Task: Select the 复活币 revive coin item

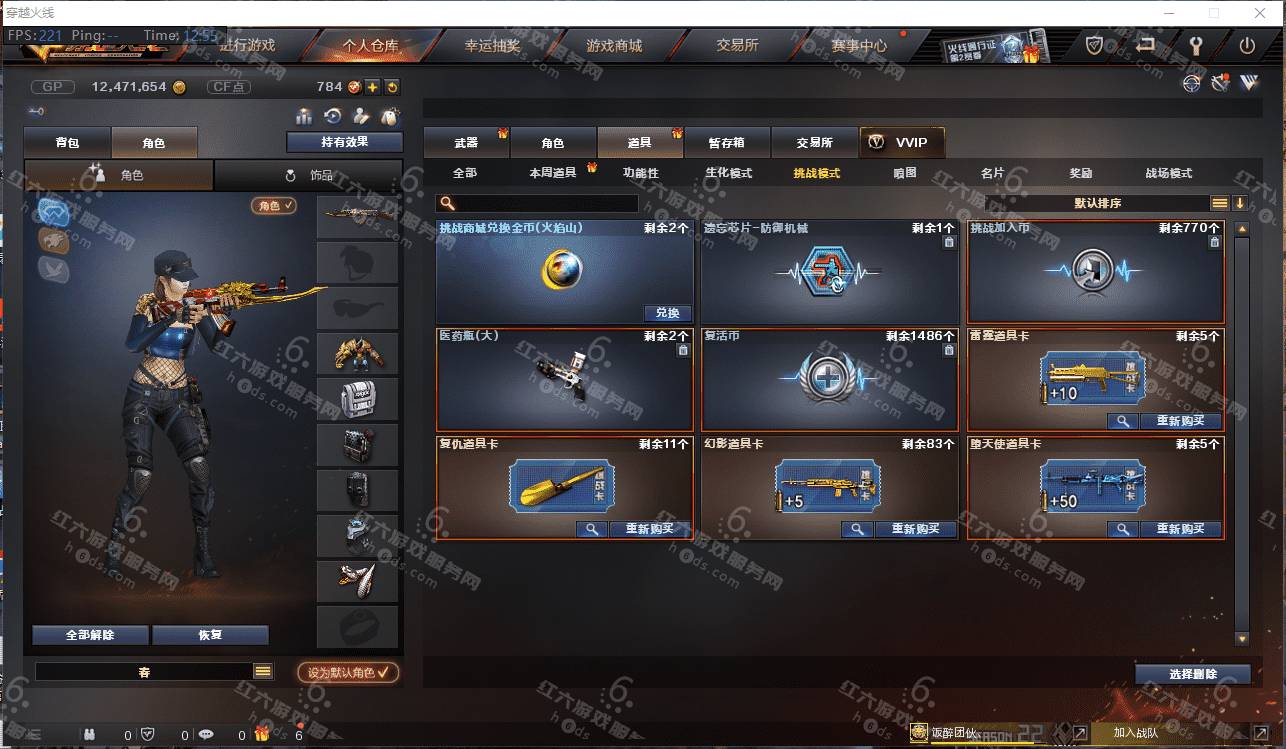Action: (829, 380)
